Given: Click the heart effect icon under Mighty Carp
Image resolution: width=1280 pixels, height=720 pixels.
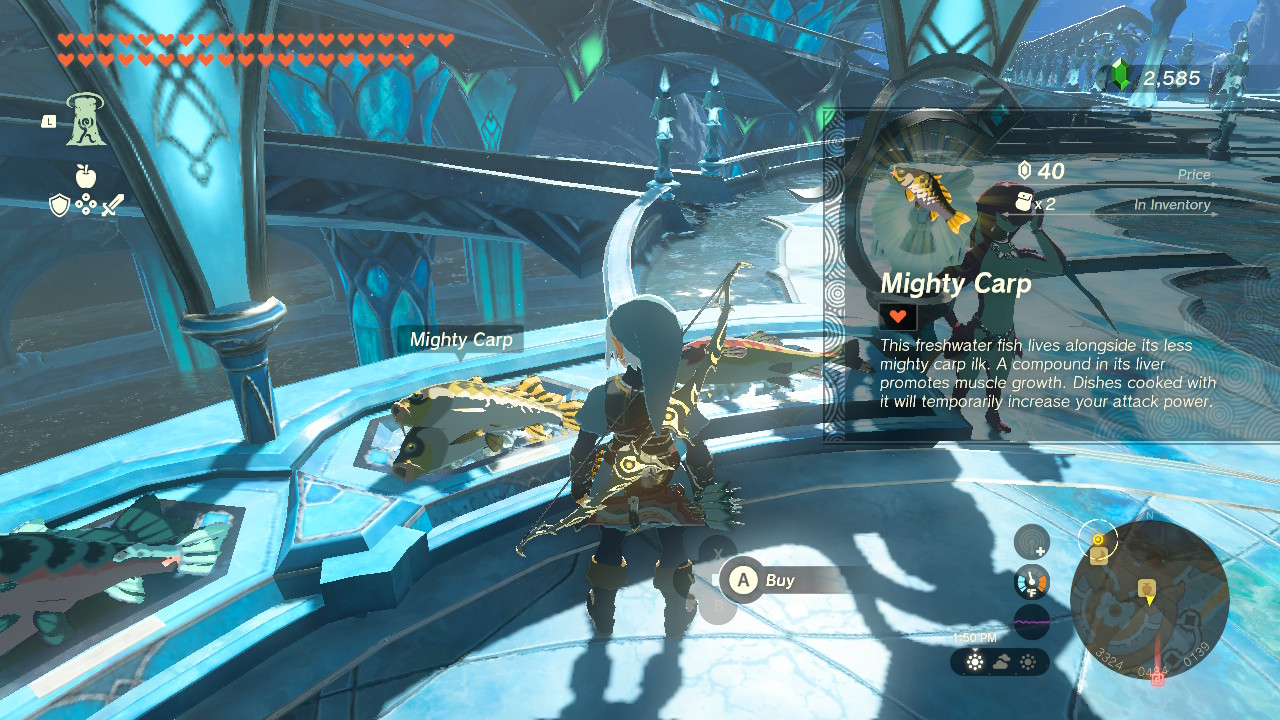Looking at the screenshot, I should (x=898, y=317).
